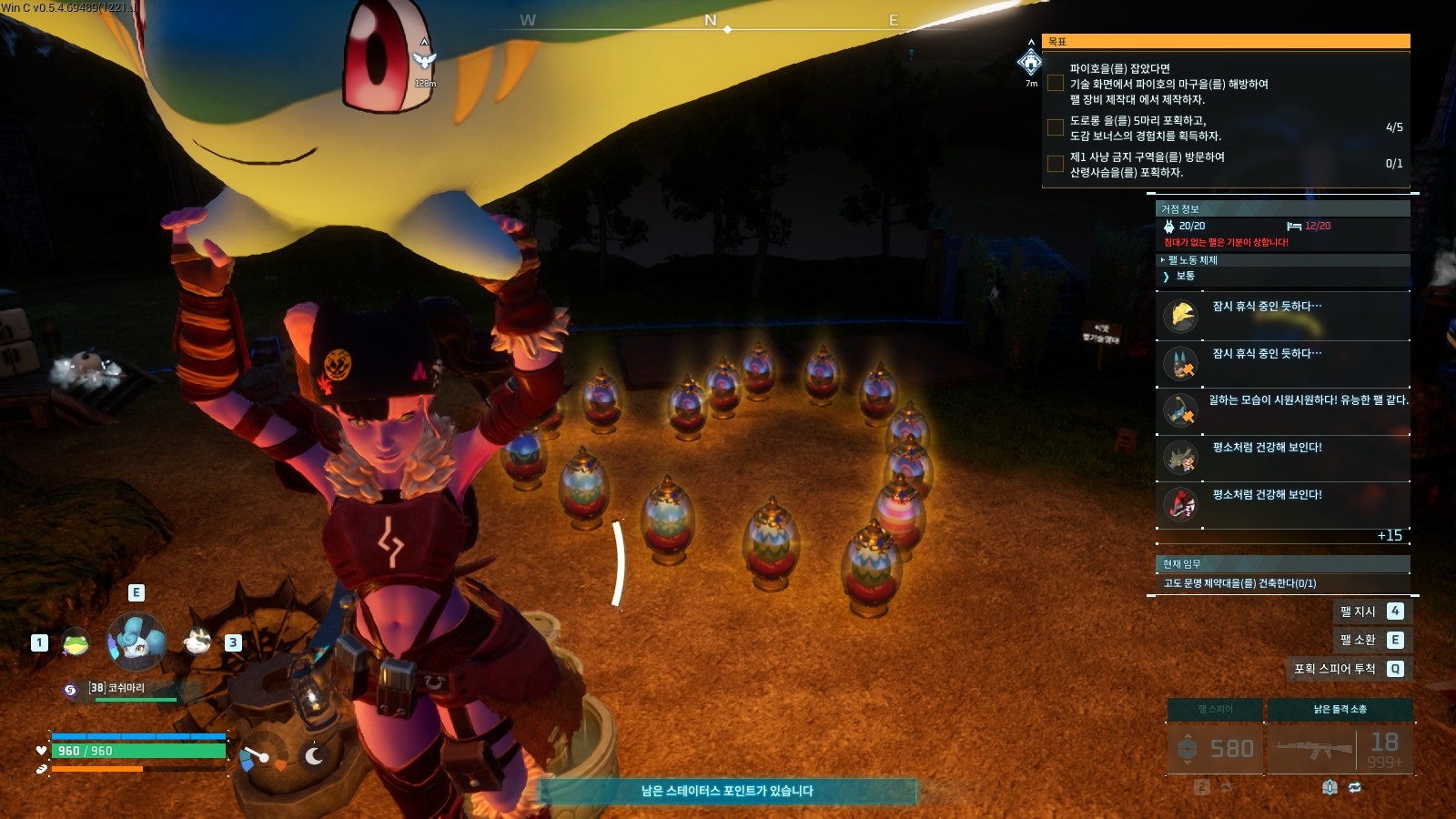Tick the 산령사슴 capture objective checkbox

[1056, 164]
